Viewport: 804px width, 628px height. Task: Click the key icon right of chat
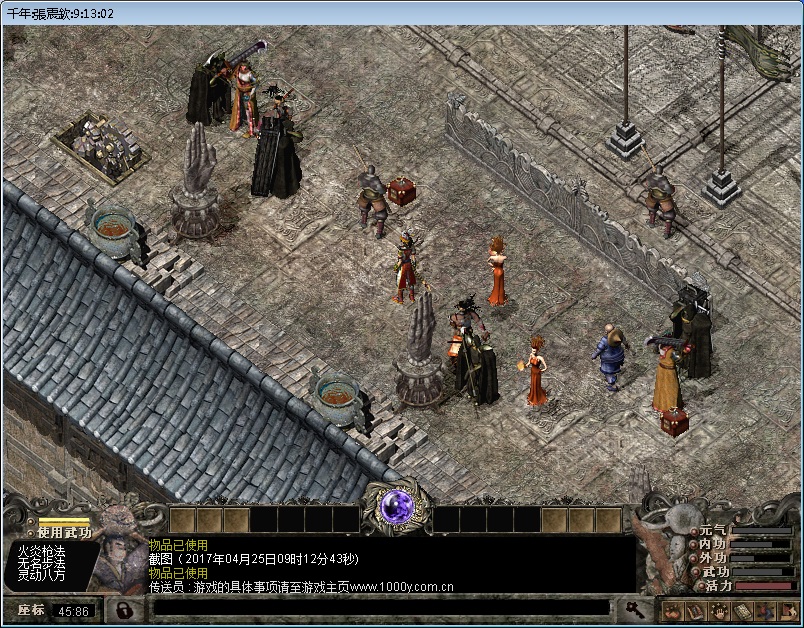[x=634, y=608]
